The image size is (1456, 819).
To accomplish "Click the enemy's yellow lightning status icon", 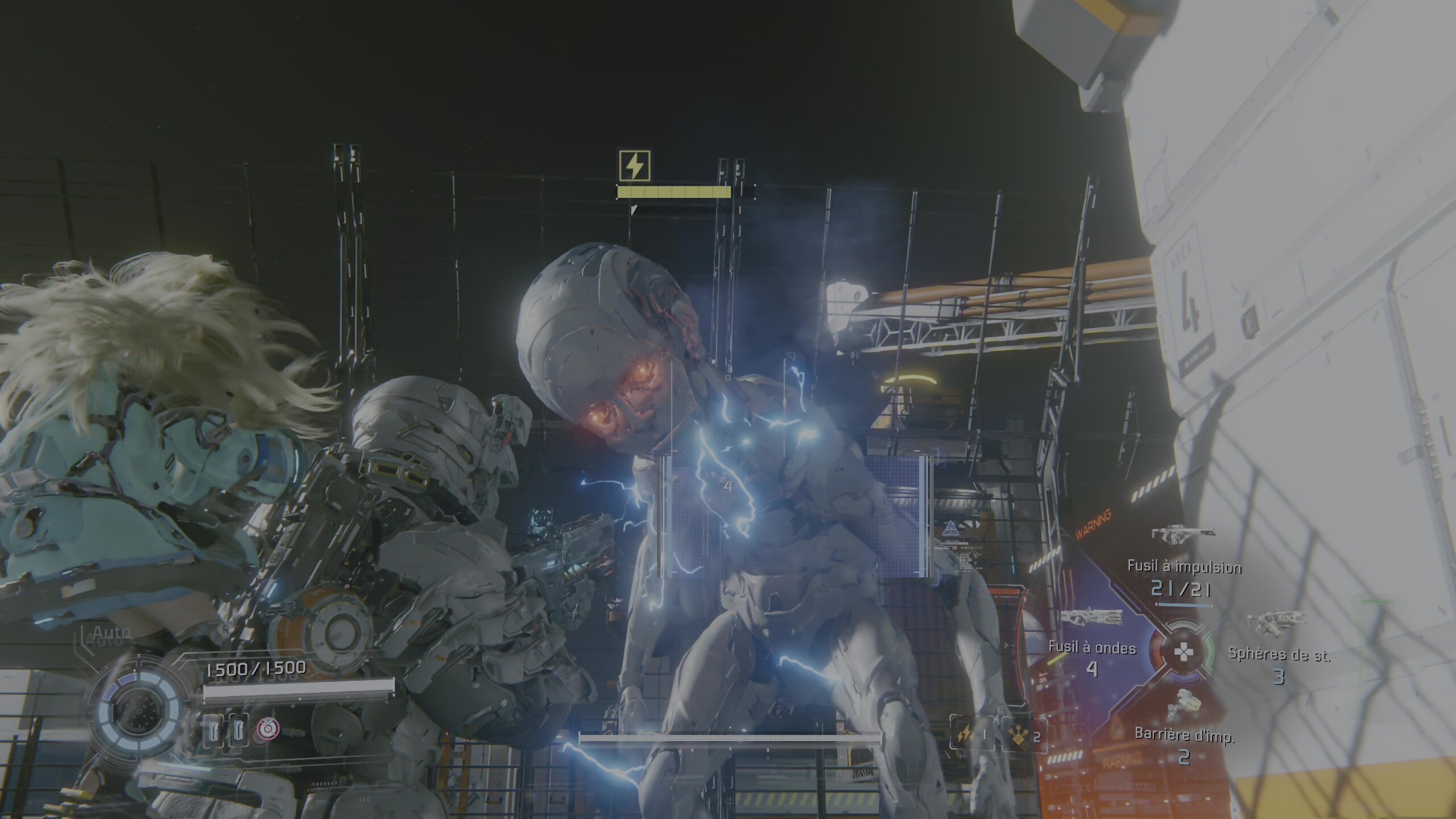I will pos(634,166).
